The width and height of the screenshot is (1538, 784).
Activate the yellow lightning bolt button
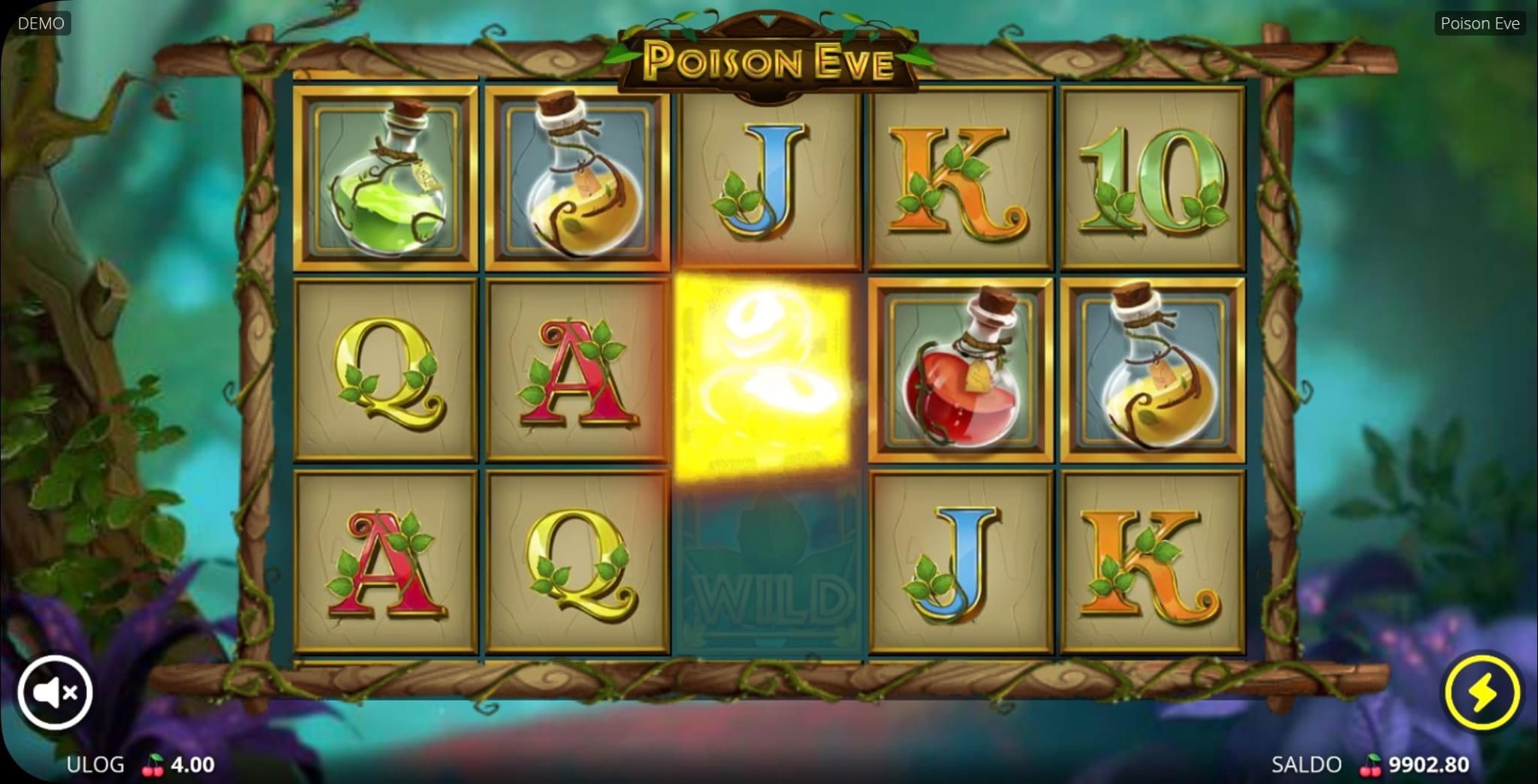point(1482,692)
